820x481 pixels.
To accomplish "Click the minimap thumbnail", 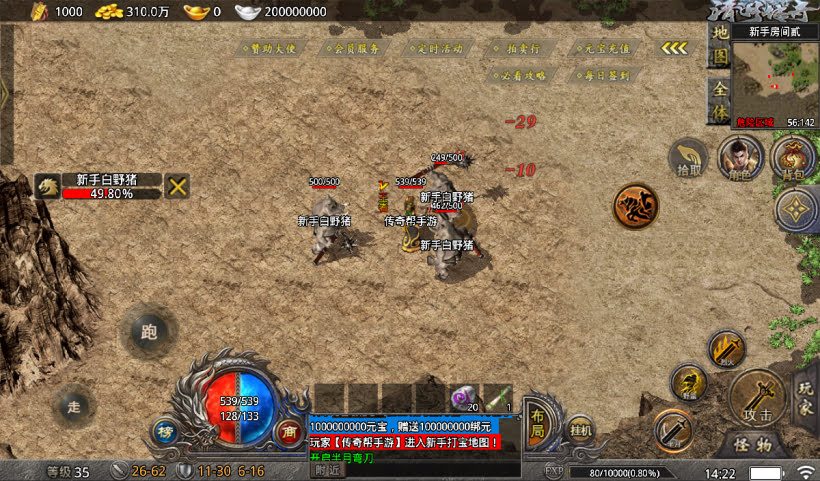I will [774, 79].
